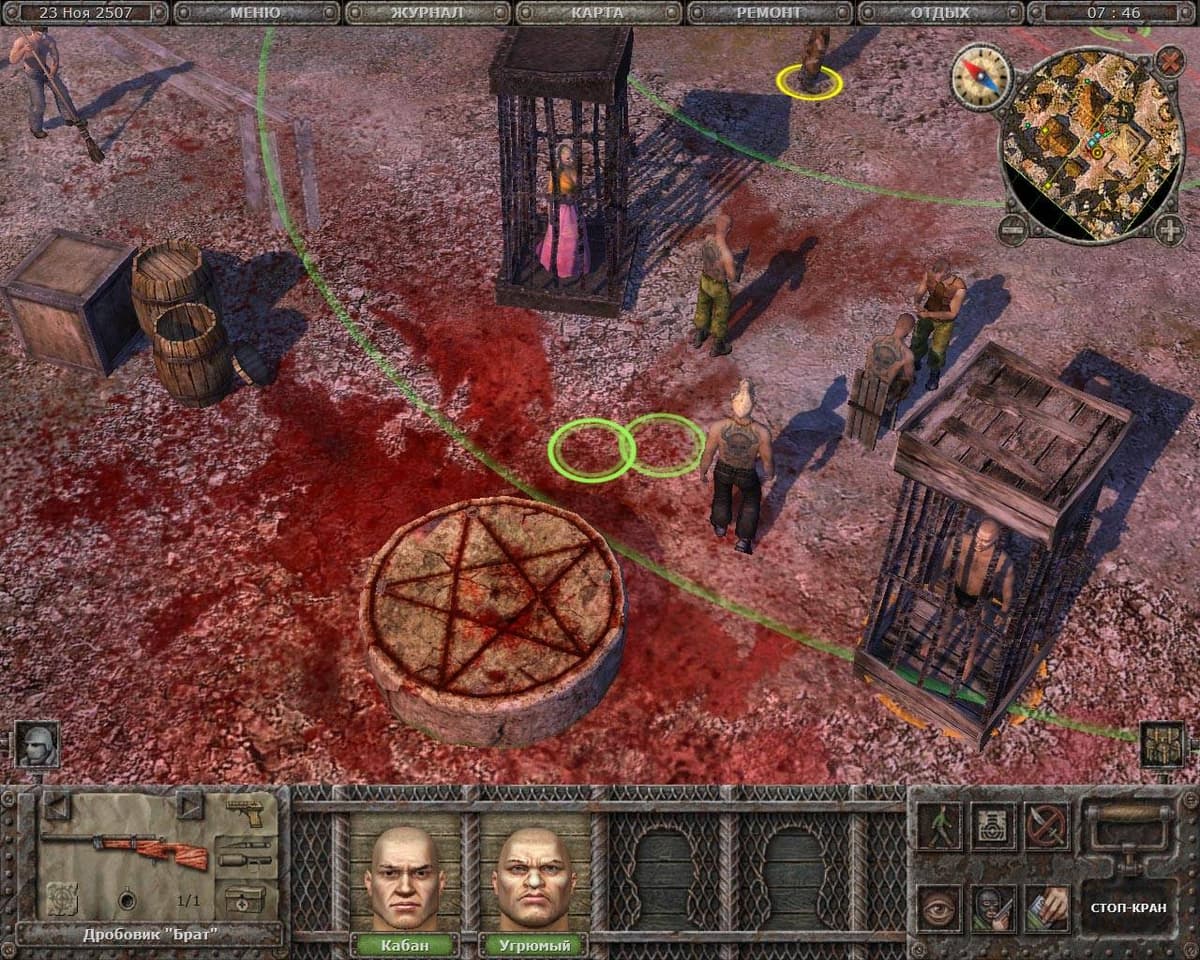Click the masked gunman icon
The image size is (1200, 960).
993,908
